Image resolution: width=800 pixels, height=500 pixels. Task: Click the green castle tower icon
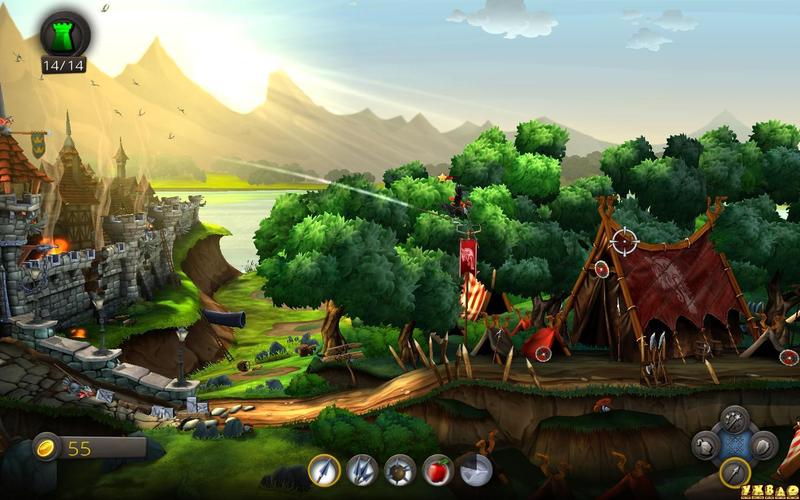(x=64, y=35)
